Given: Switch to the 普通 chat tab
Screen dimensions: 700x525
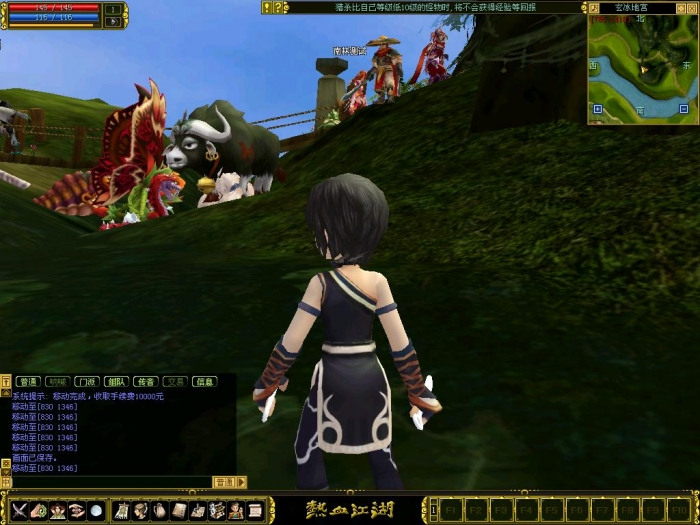Looking at the screenshot, I should click(28, 381).
